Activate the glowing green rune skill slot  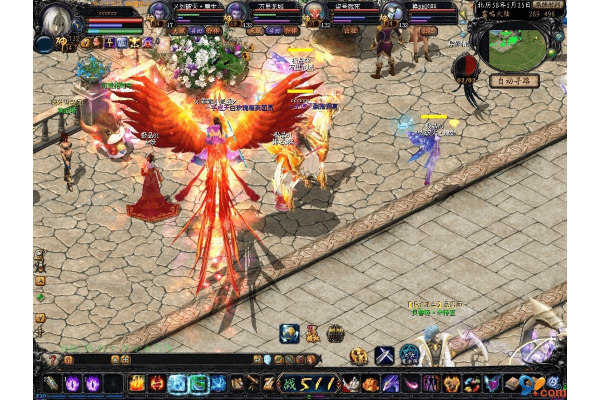[x=200, y=382]
